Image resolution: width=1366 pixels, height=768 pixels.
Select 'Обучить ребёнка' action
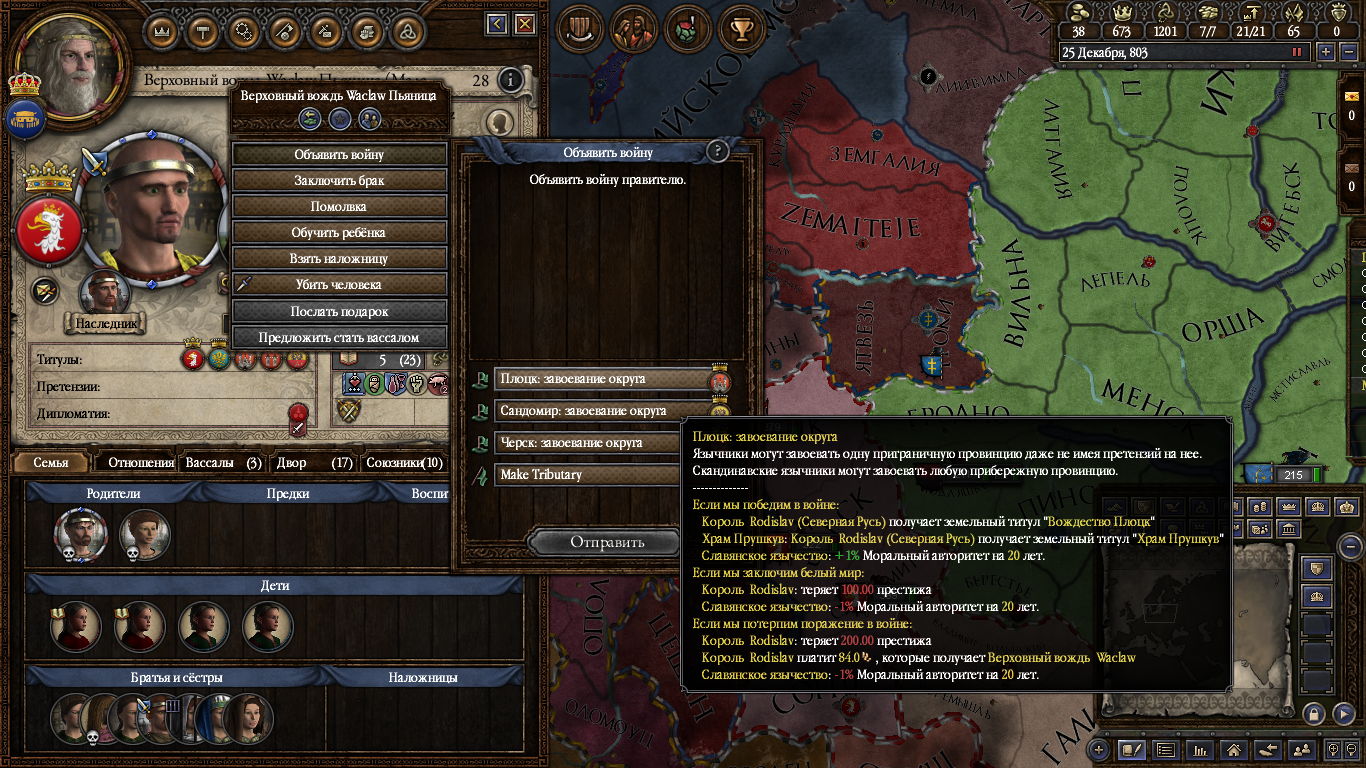tap(339, 233)
